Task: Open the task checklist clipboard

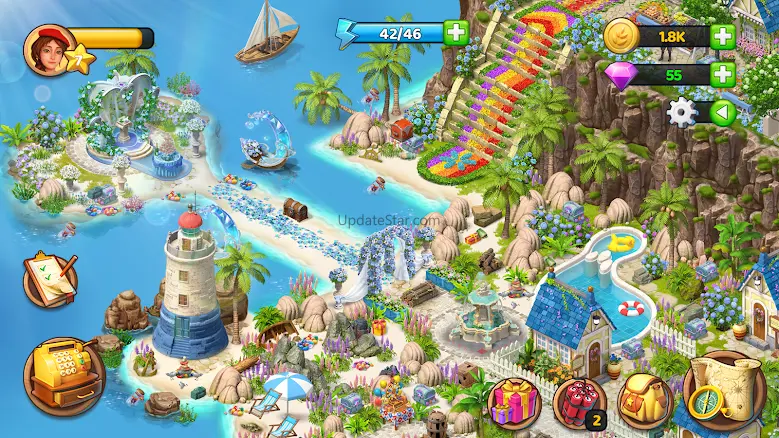Action: 48,277
